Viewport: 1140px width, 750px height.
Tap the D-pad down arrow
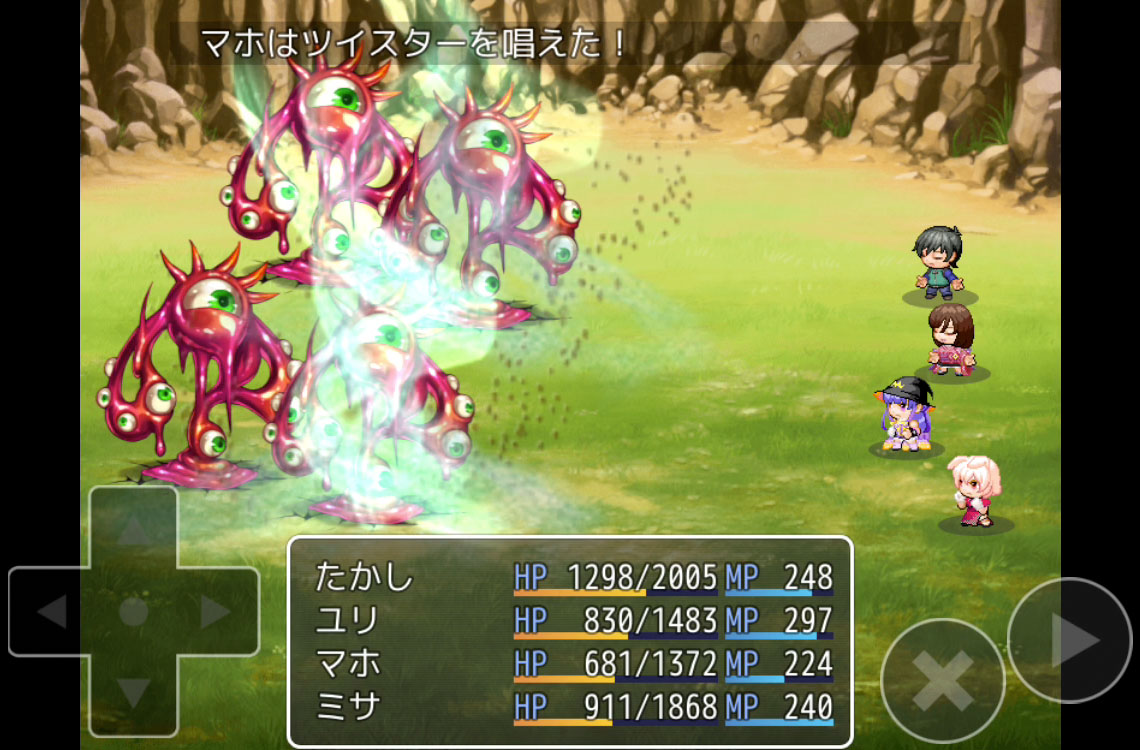click(134, 692)
